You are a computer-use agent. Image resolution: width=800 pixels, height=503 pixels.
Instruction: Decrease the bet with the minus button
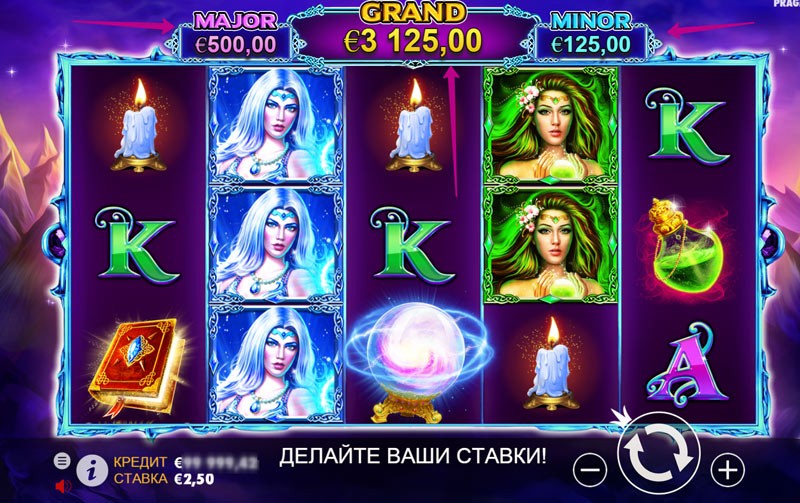coord(592,466)
